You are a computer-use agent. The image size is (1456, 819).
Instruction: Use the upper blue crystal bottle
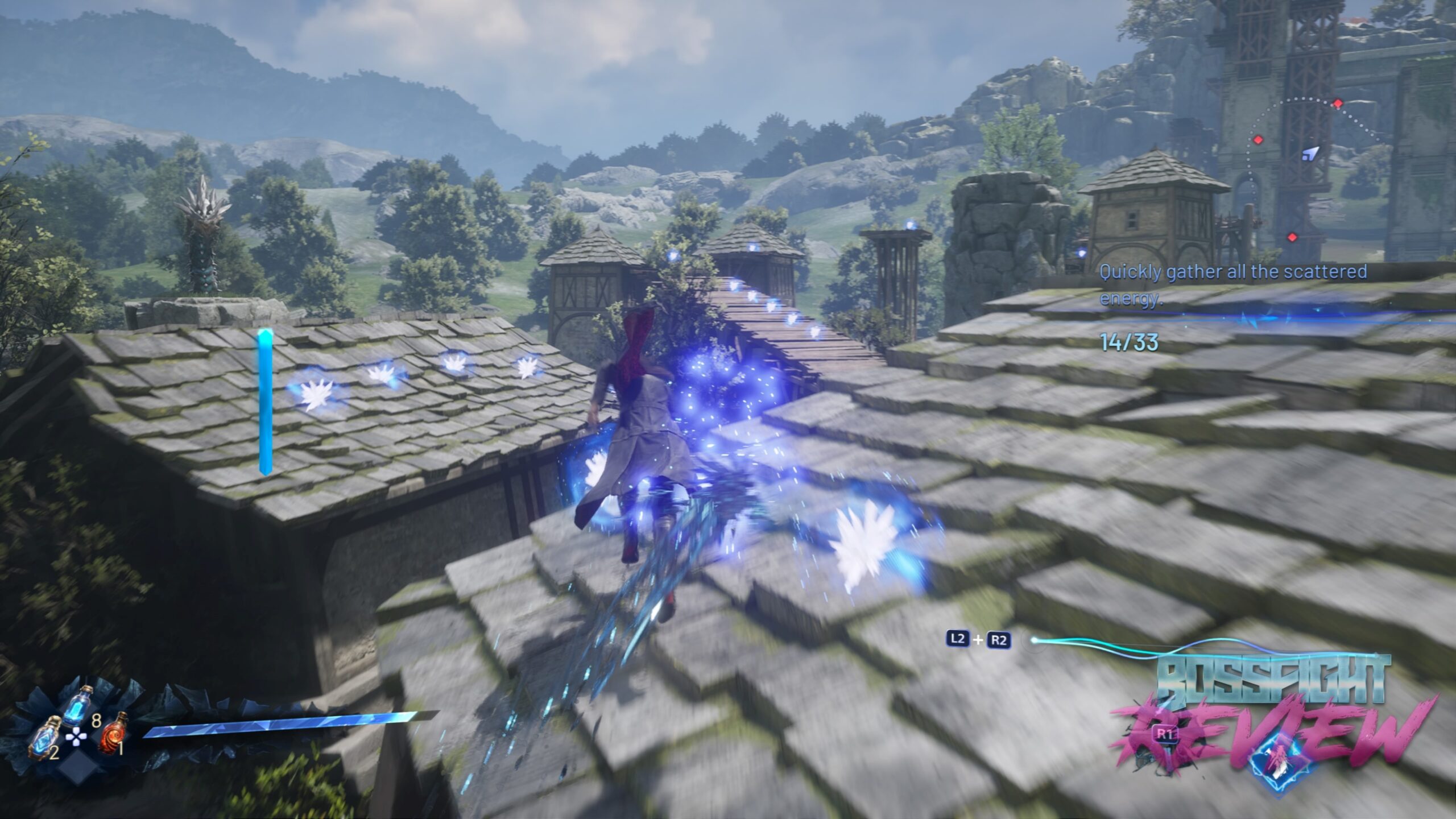tap(78, 706)
